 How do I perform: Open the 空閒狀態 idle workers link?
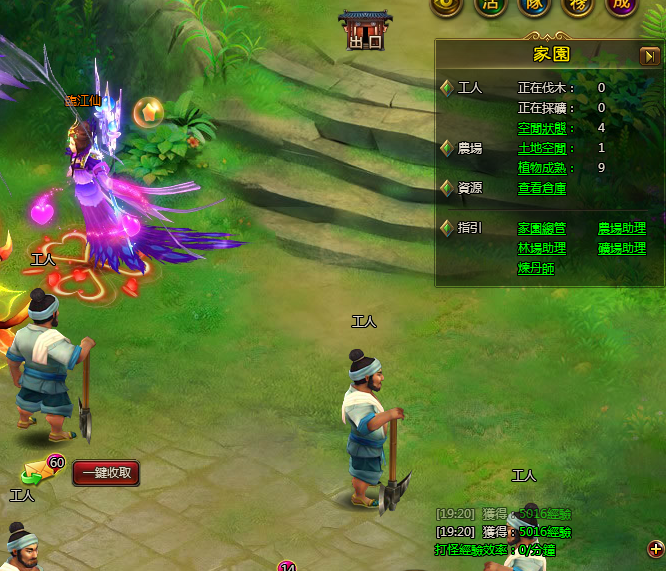coord(542,128)
